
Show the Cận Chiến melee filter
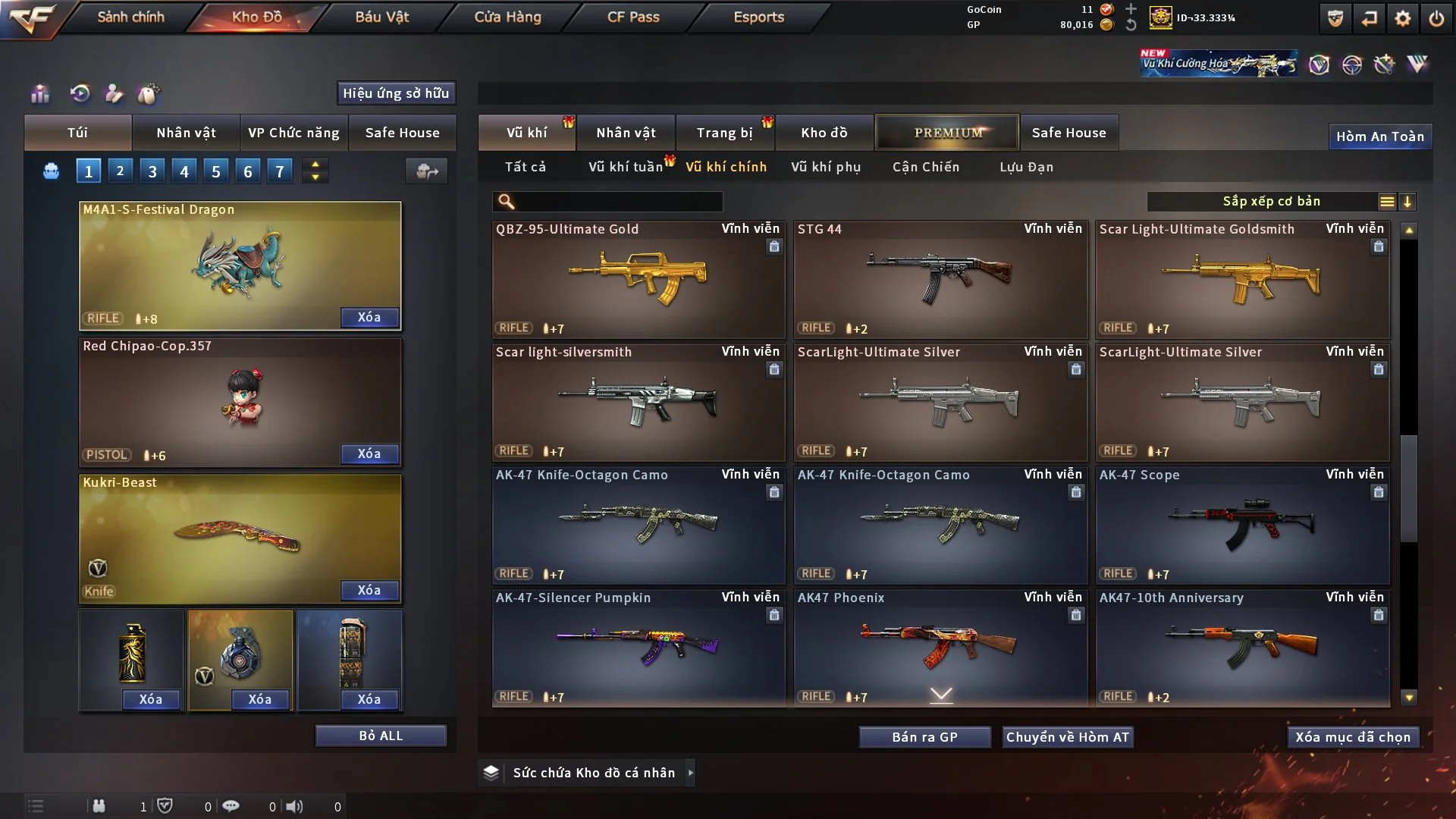(x=925, y=167)
